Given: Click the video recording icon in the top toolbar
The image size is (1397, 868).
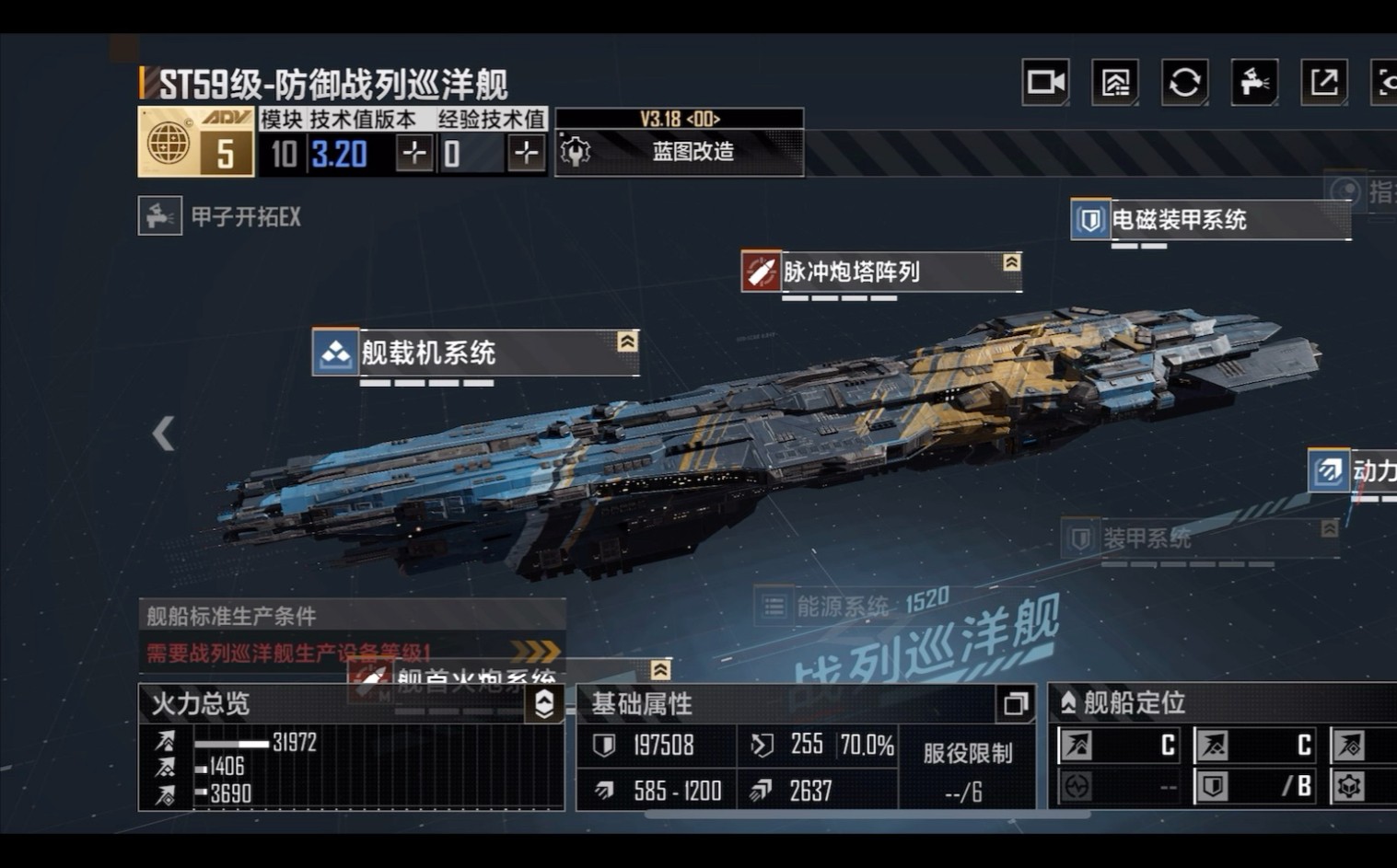Looking at the screenshot, I should pos(1047,82).
